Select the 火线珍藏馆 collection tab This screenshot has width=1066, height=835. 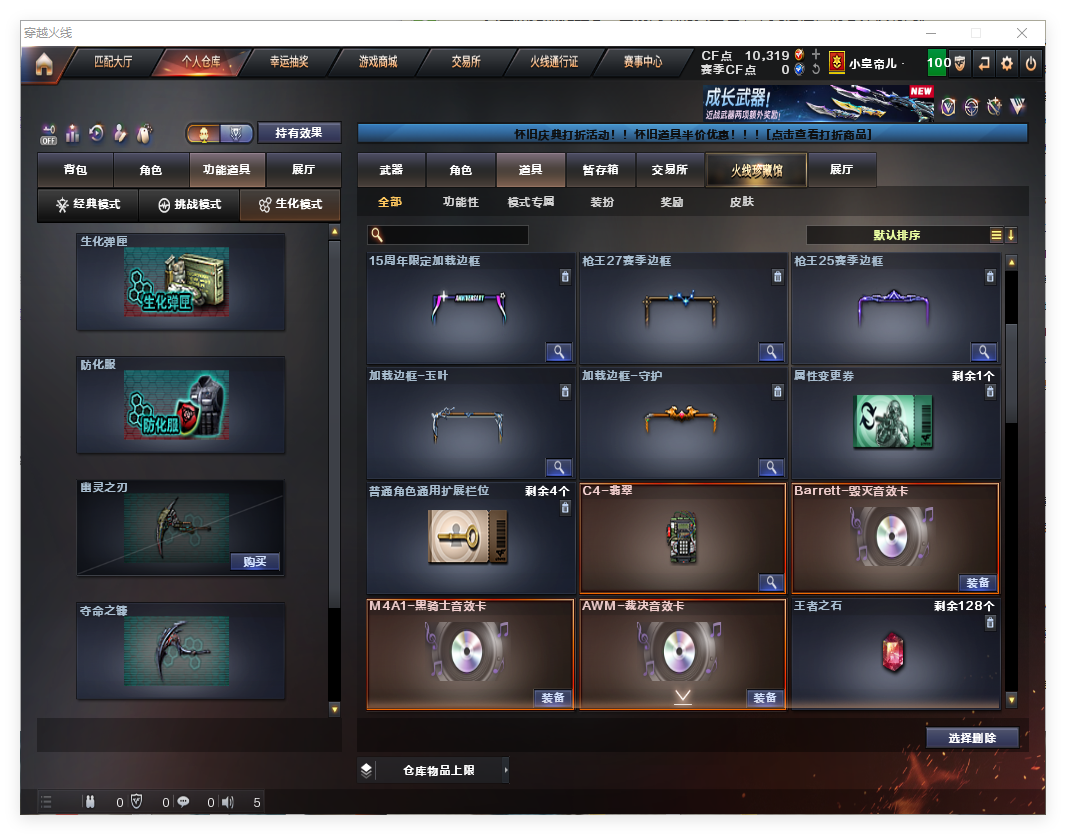coord(756,171)
